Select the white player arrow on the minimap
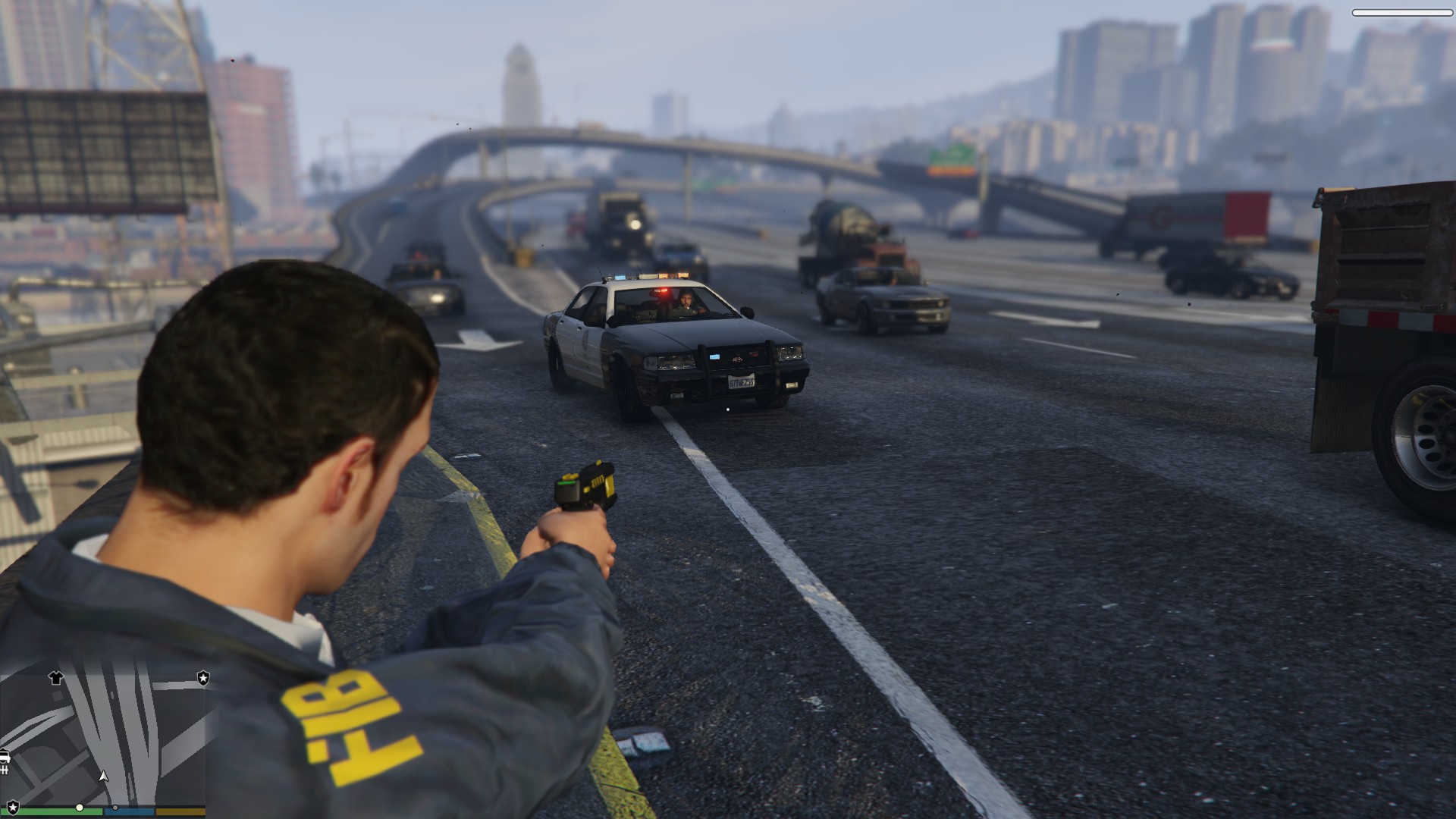The height and width of the screenshot is (819, 1456). pos(104,776)
